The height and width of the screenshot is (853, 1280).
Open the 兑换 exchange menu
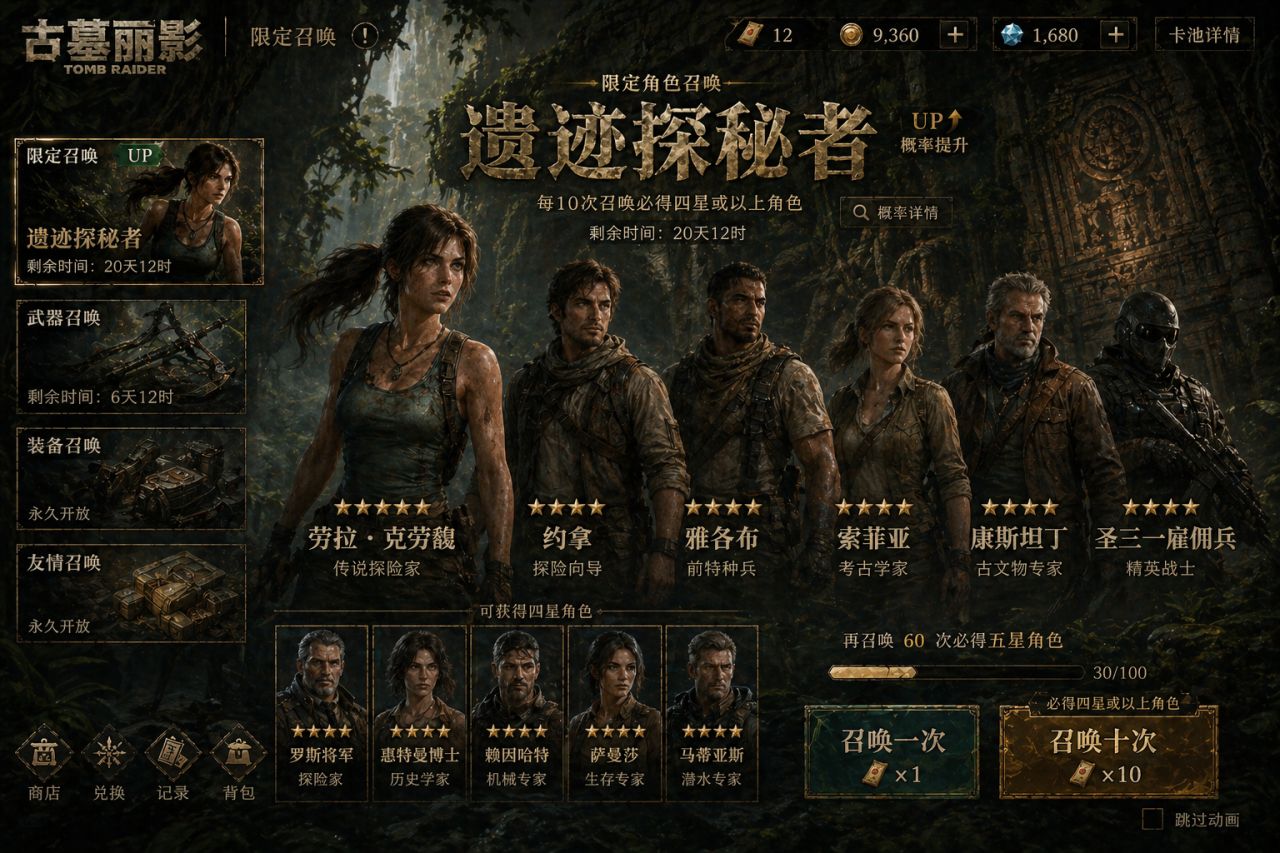tap(108, 764)
